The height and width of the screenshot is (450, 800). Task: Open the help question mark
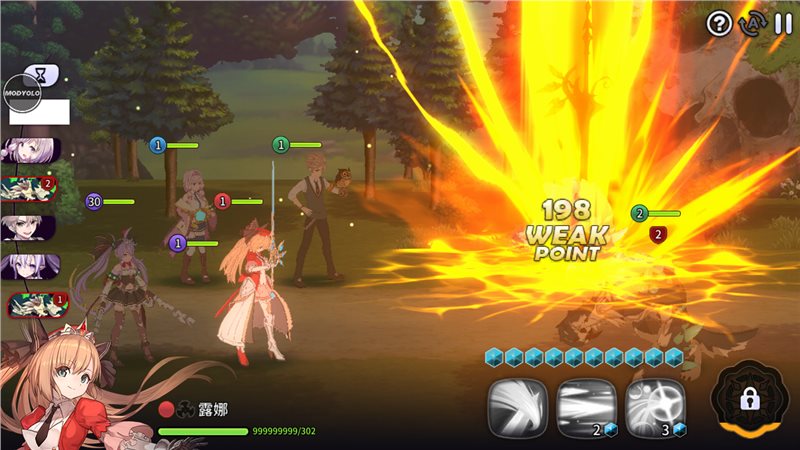point(719,23)
